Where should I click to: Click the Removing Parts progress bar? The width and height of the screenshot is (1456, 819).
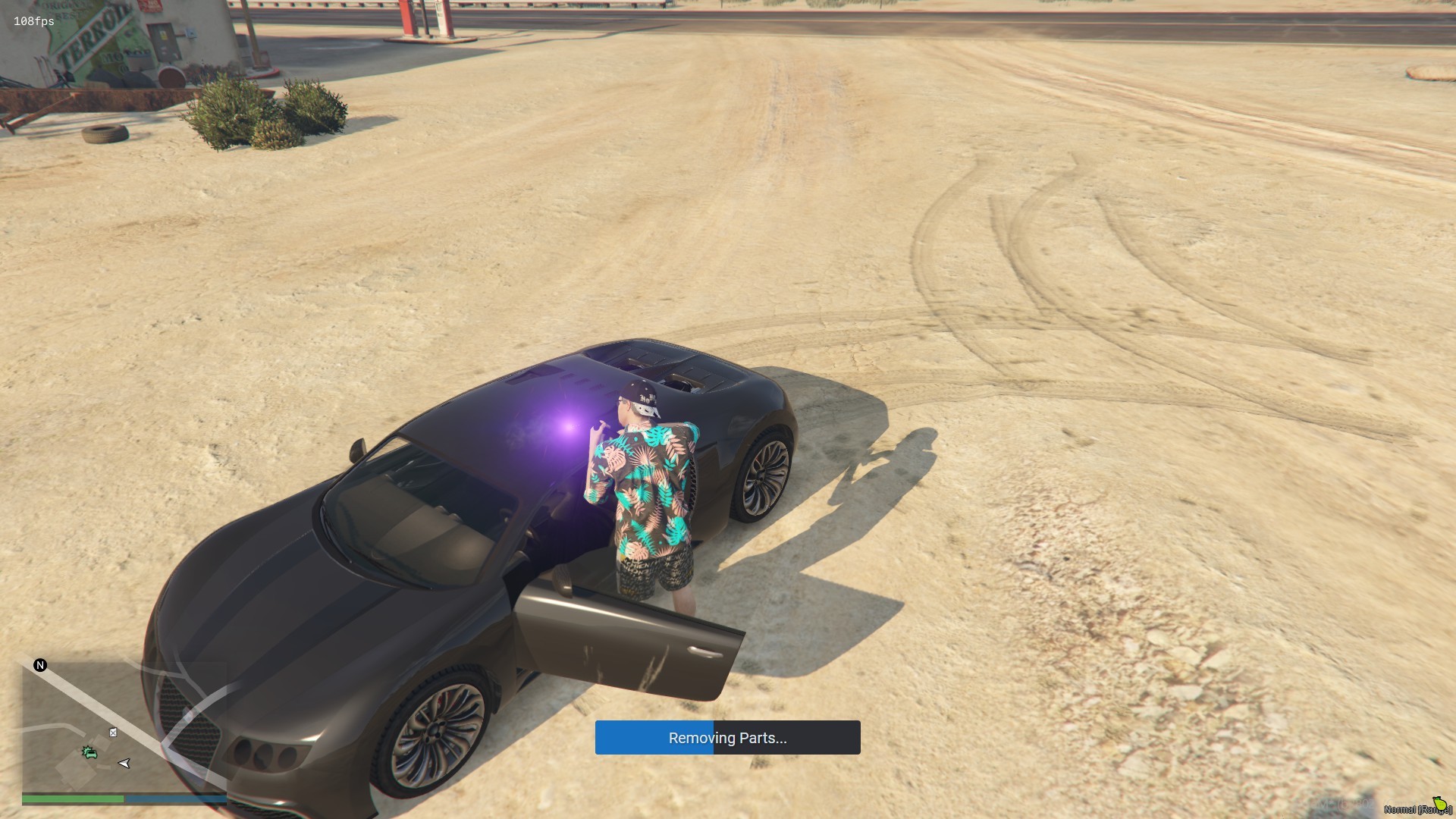[727, 738]
